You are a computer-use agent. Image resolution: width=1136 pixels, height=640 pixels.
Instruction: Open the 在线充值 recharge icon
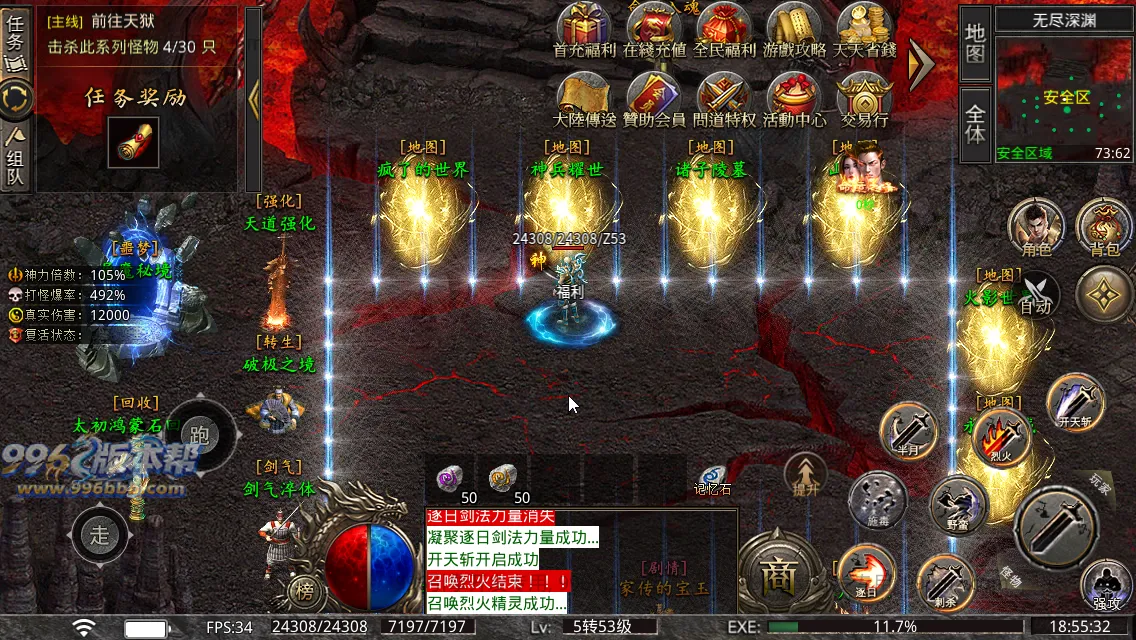[654, 27]
